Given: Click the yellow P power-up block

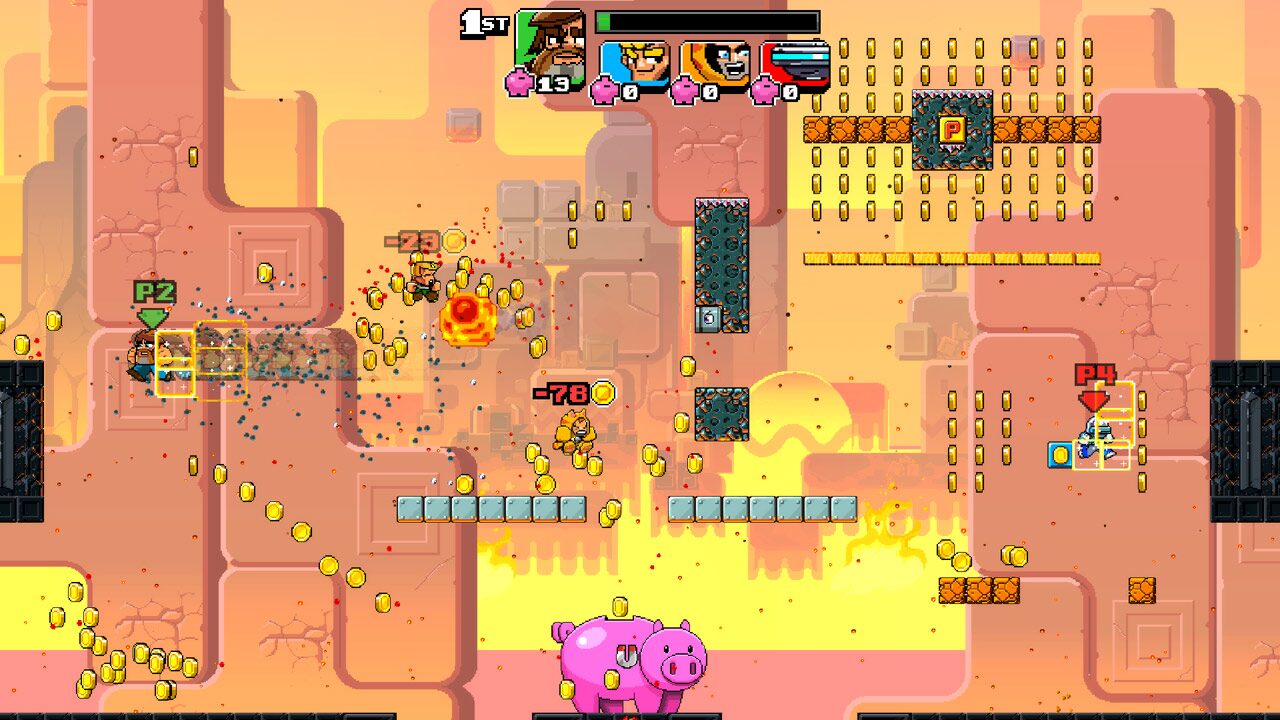Looking at the screenshot, I should (951, 129).
